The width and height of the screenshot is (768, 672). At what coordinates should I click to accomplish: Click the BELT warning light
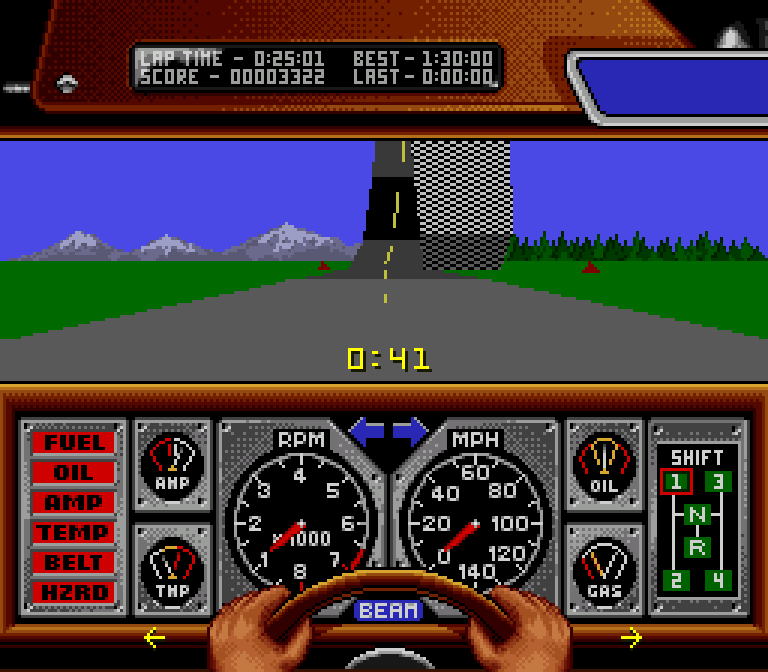coord(73,562)
